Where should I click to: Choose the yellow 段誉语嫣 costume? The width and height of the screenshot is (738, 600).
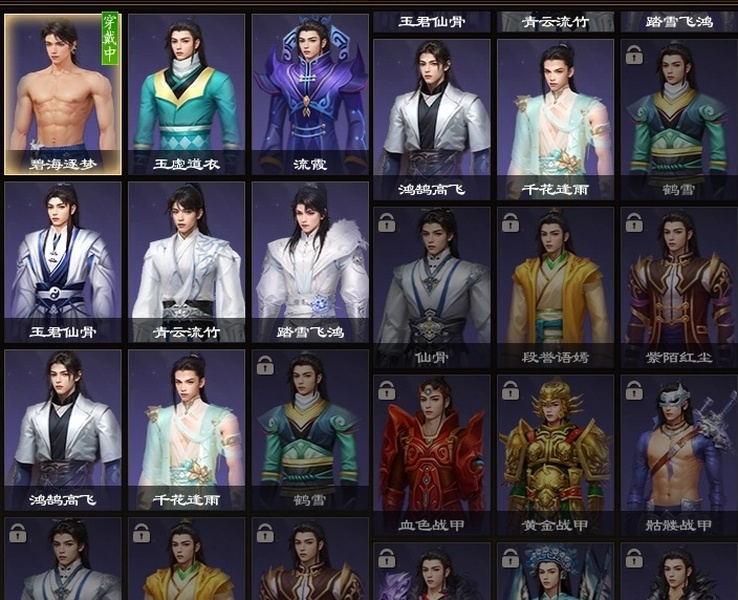click(555, 286)
